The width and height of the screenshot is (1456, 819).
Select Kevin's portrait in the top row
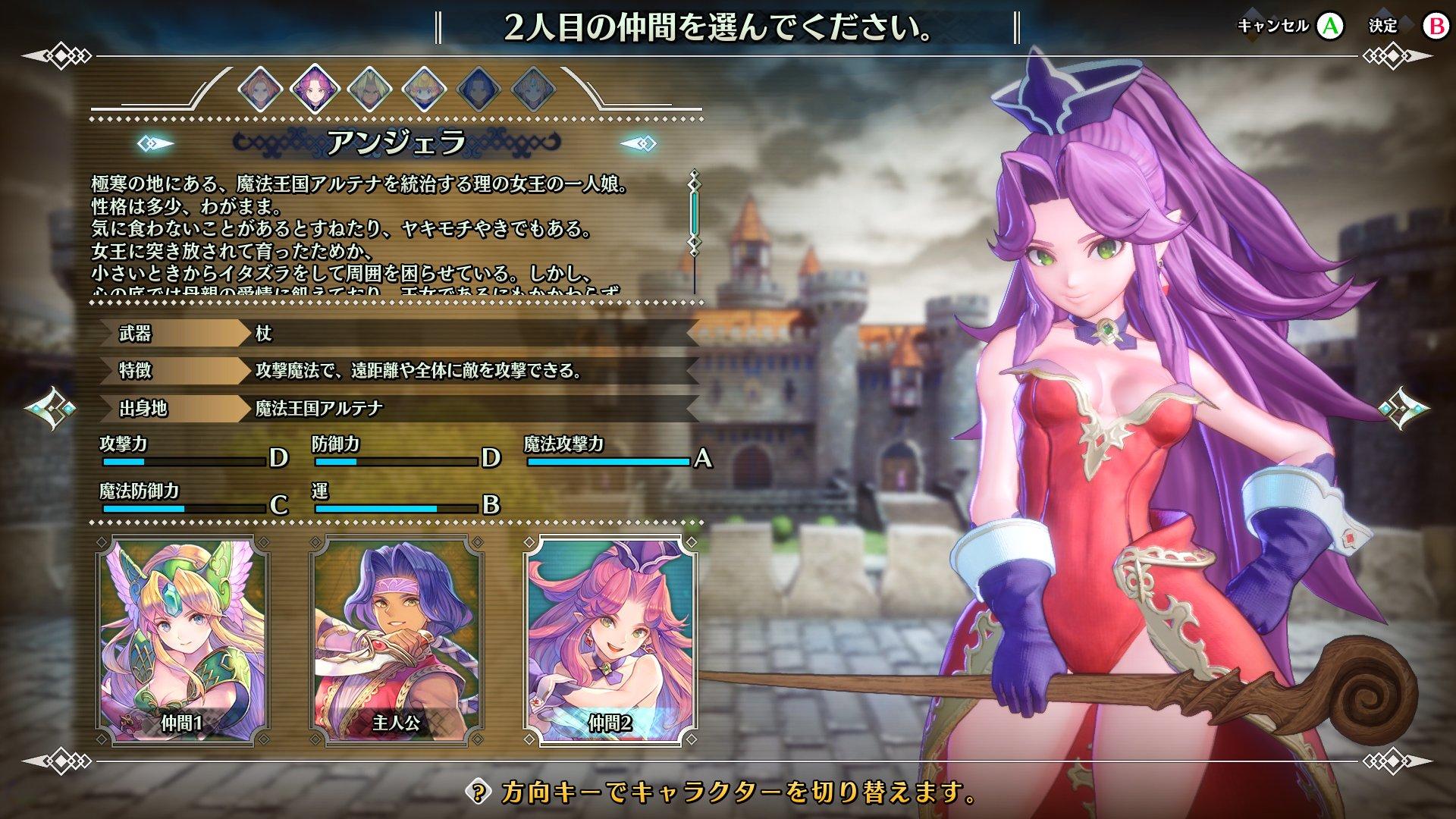[x=369, y=88]
